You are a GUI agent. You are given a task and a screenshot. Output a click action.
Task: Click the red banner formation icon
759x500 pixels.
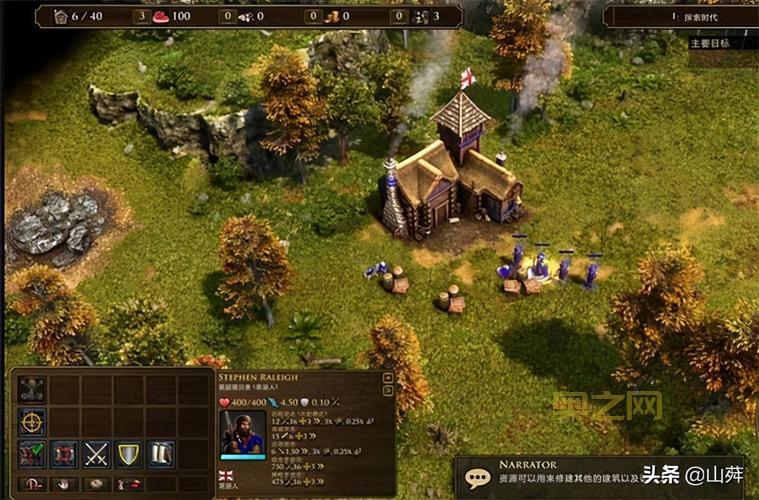[64, 454]
